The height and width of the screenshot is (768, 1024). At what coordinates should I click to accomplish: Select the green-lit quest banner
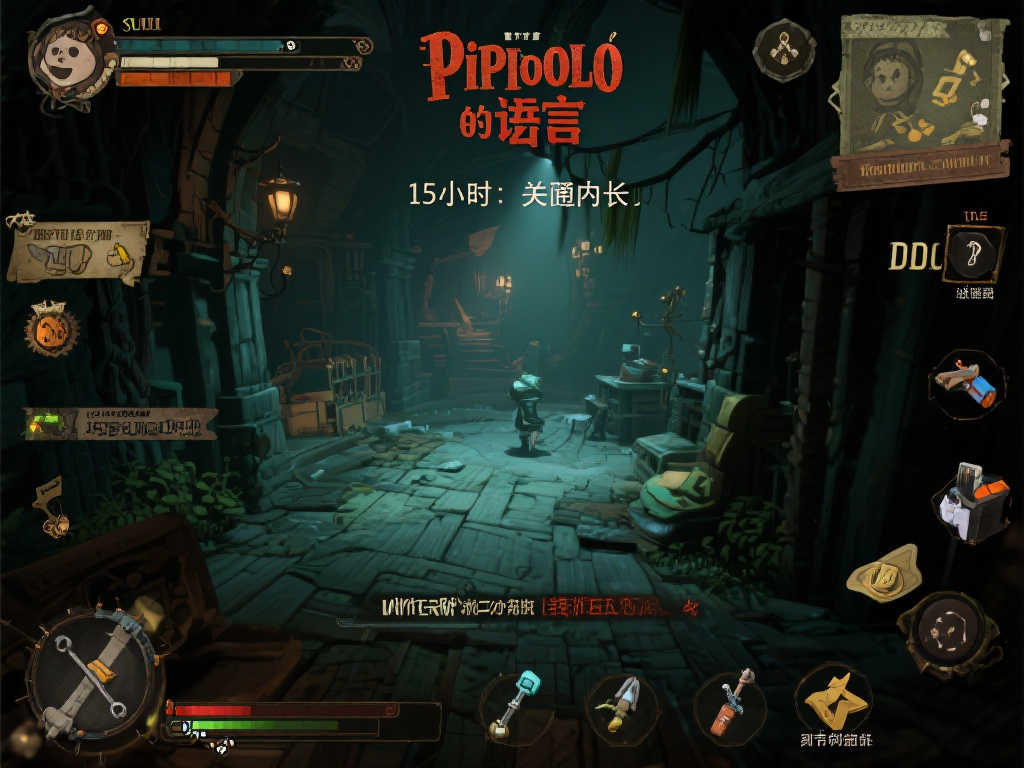(x=120, y=424)
